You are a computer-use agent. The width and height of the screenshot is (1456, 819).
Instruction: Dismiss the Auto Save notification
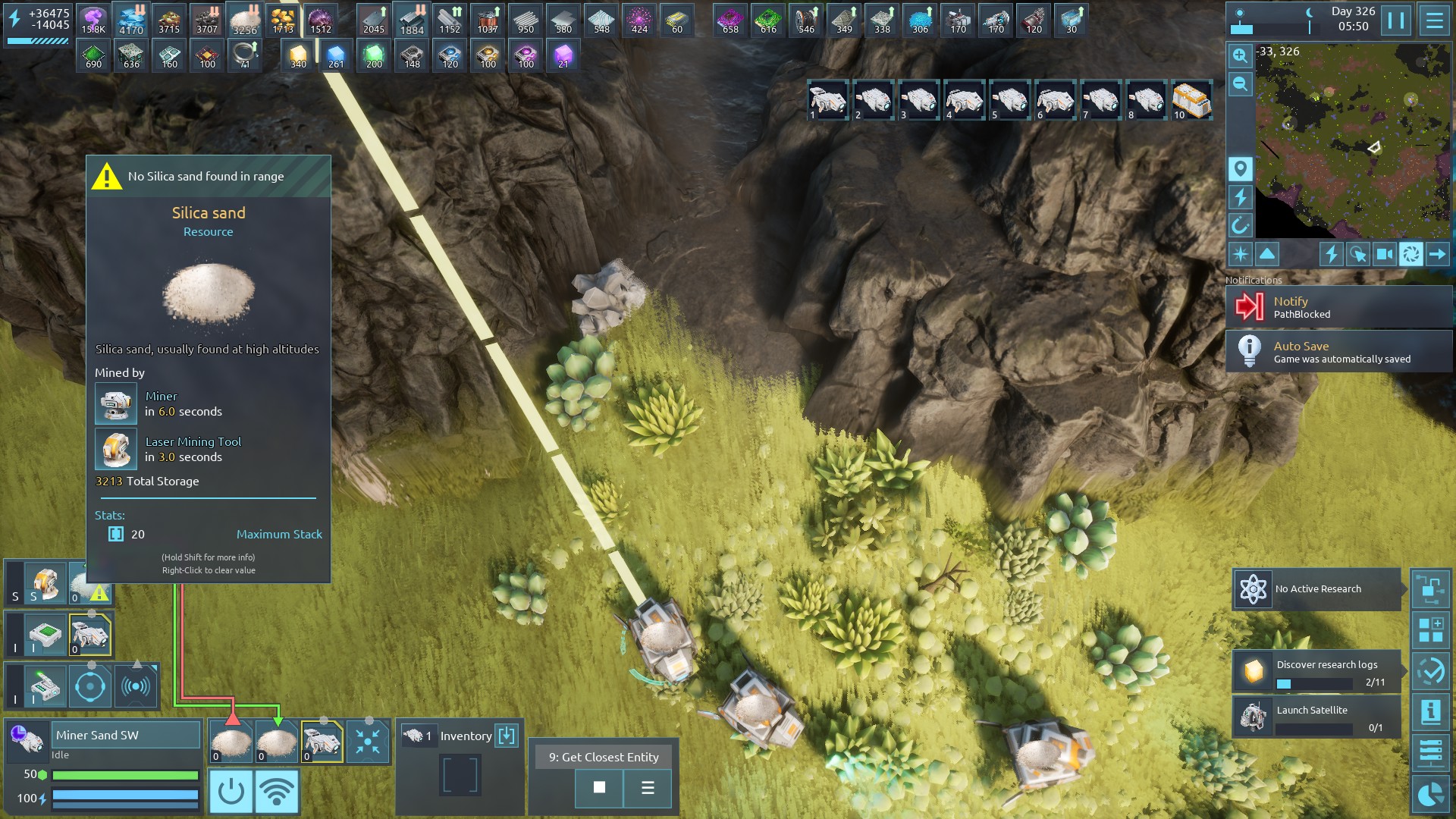[1338, 352]
